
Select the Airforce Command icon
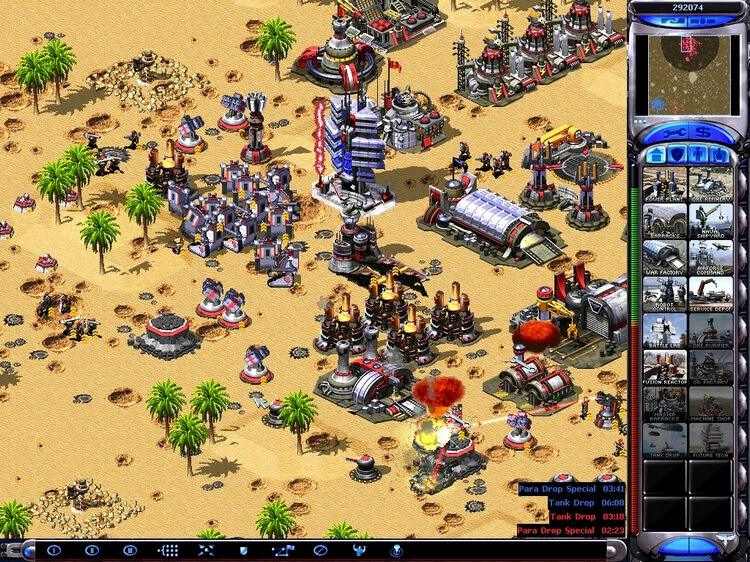point(710,257)
